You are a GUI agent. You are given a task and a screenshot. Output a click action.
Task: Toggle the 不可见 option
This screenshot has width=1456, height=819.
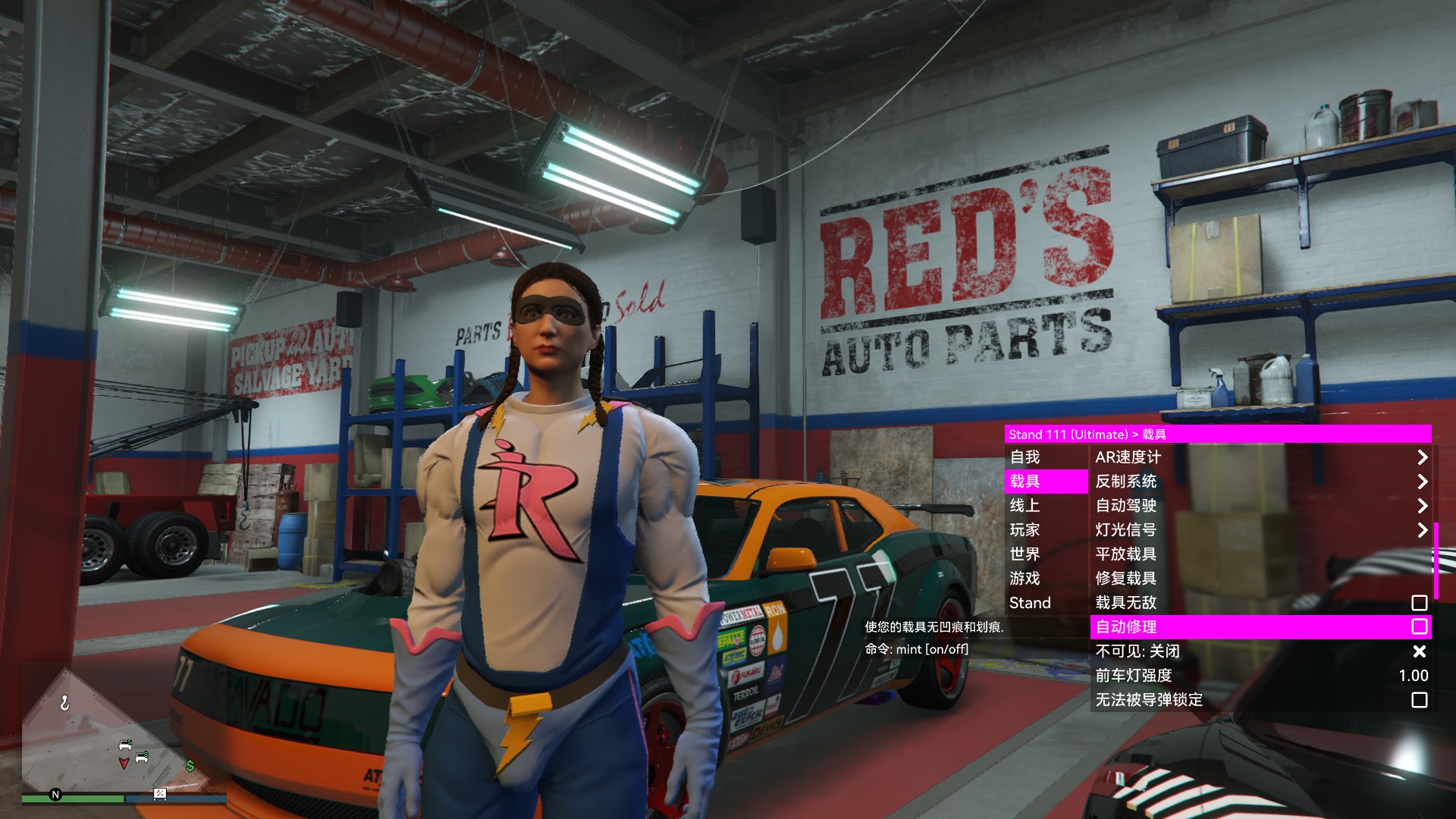coord(1260,651)
